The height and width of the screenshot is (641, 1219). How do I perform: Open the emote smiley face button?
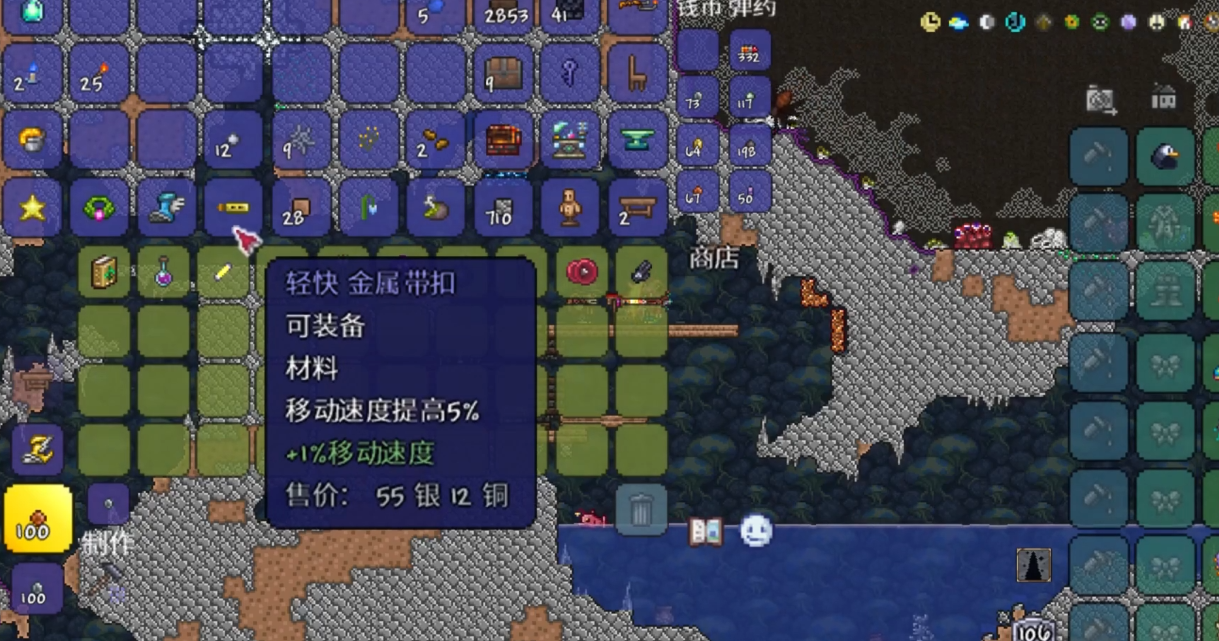click(756, 531)
